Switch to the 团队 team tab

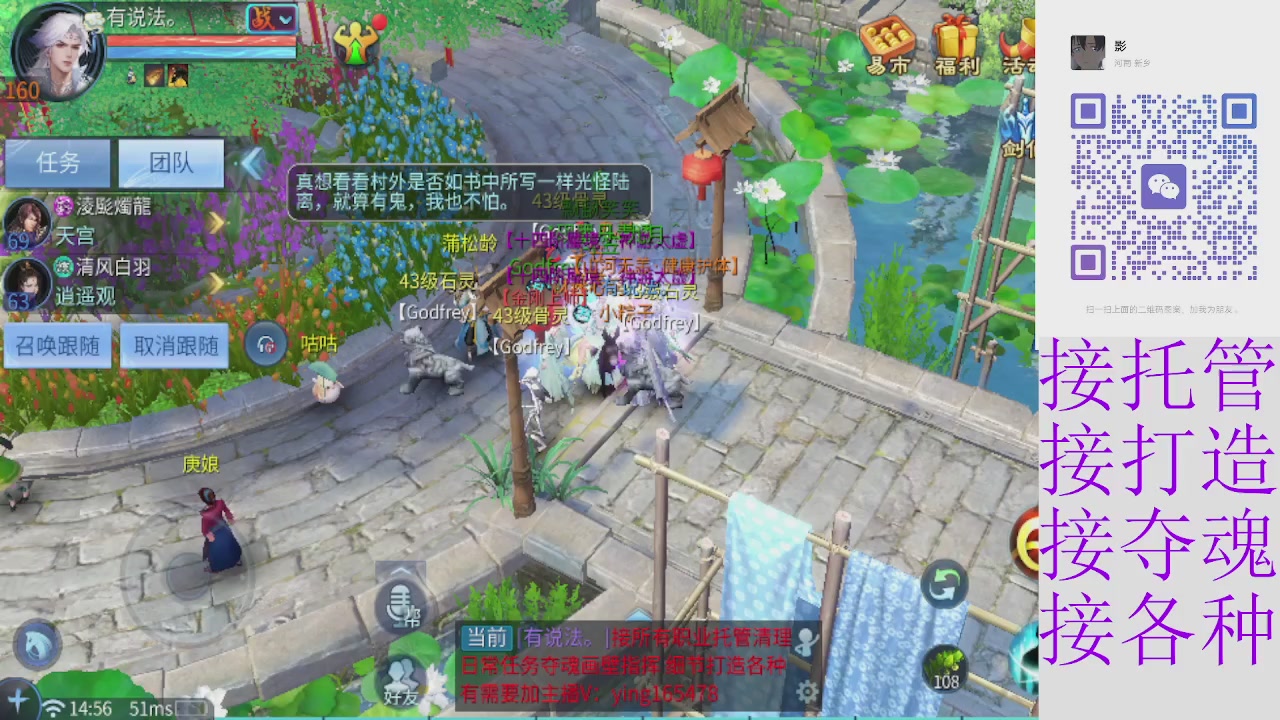(170, 163)
